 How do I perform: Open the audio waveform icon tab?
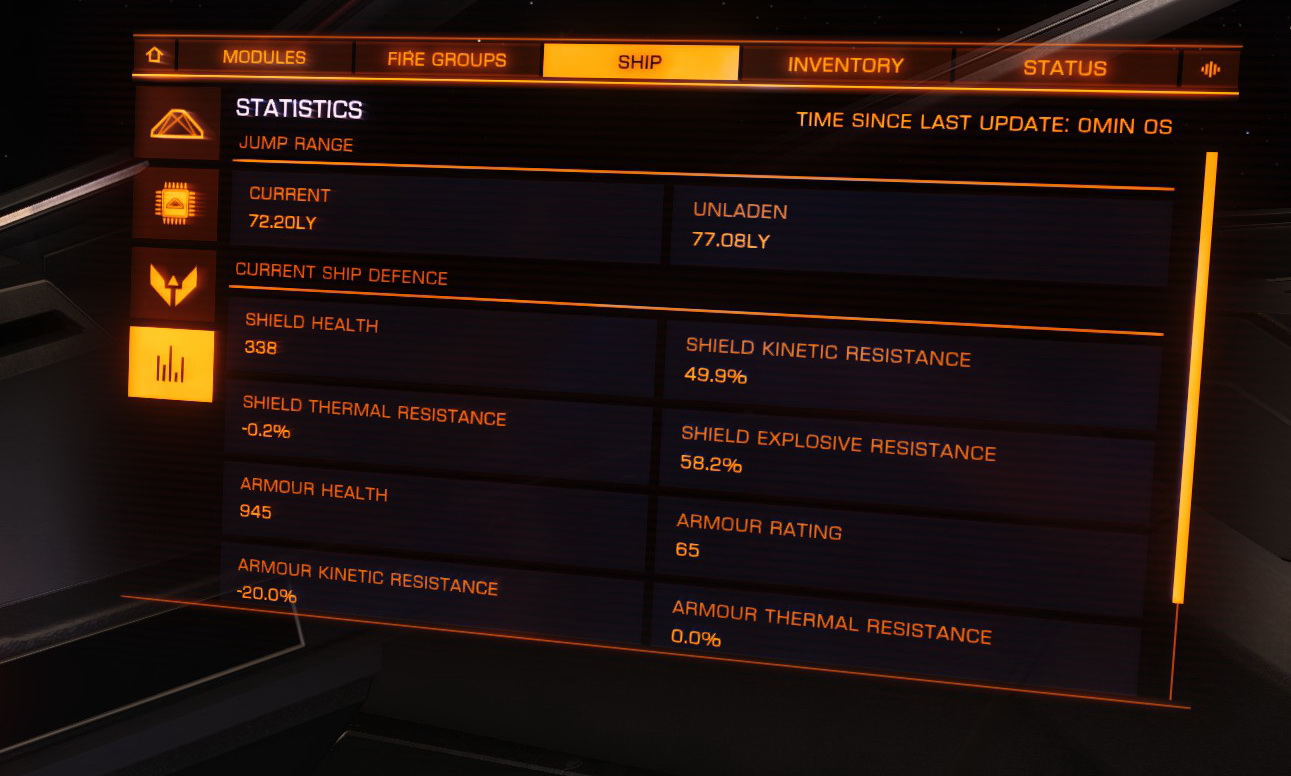point(1211,69)
